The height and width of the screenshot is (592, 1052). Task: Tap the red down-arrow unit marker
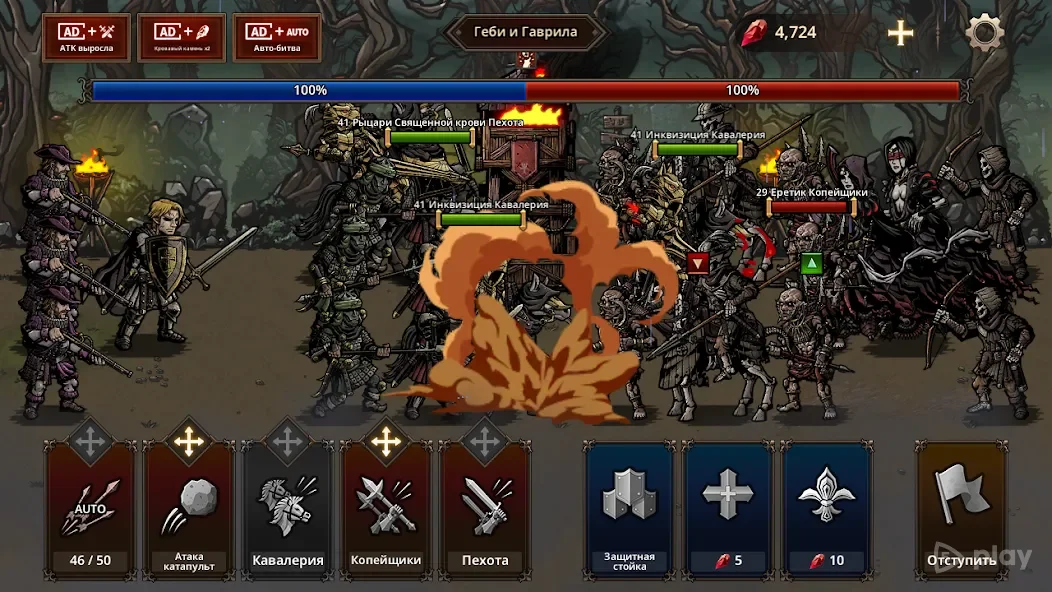(x=698, y=263)
